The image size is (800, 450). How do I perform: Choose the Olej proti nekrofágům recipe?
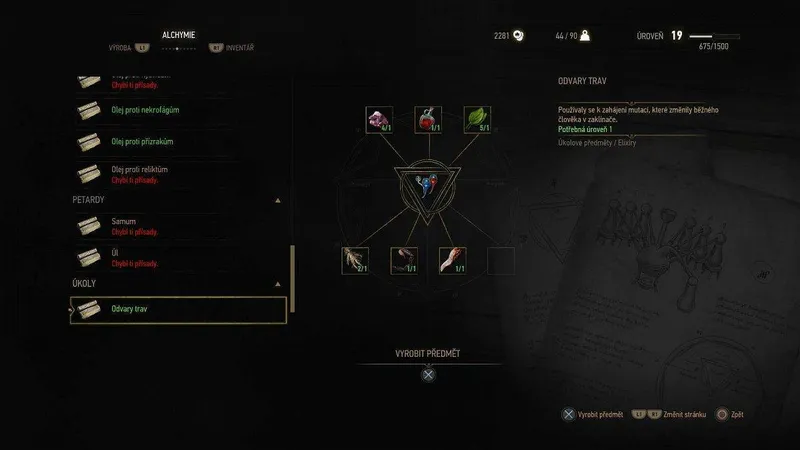pos(178,109)
